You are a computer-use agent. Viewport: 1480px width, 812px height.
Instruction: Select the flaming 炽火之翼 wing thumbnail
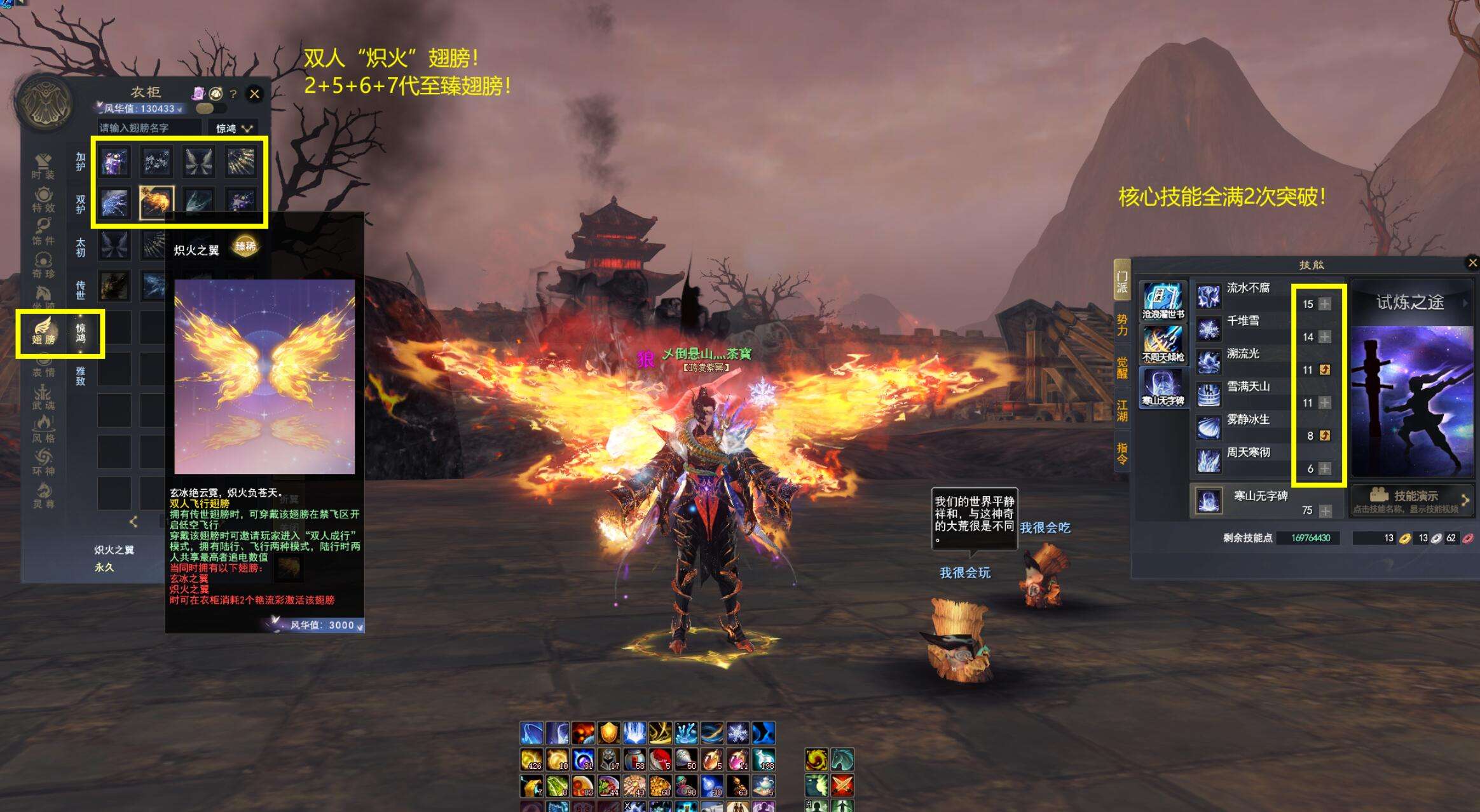156,203
